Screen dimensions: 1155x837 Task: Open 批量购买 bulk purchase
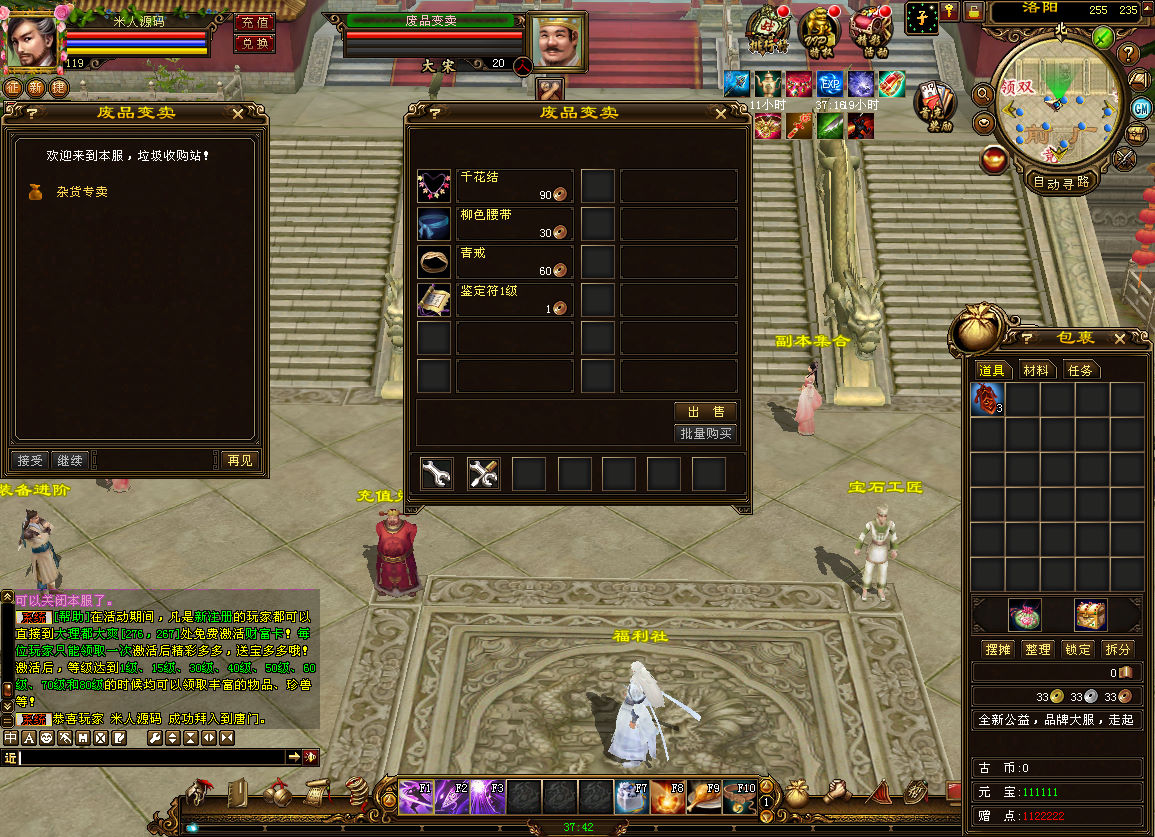(706, 434)
